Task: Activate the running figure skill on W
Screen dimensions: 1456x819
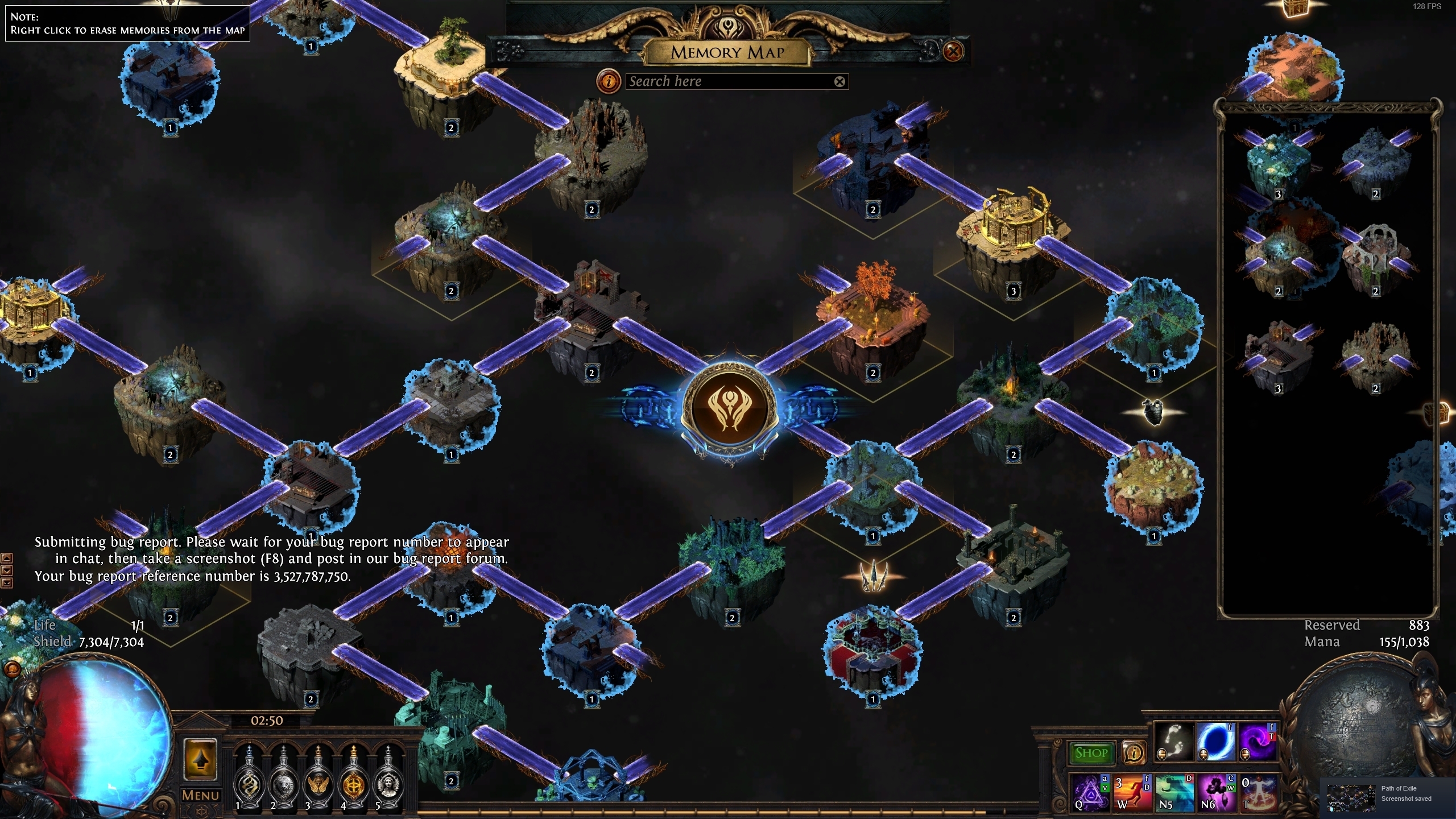Action: pos(1131,792)
